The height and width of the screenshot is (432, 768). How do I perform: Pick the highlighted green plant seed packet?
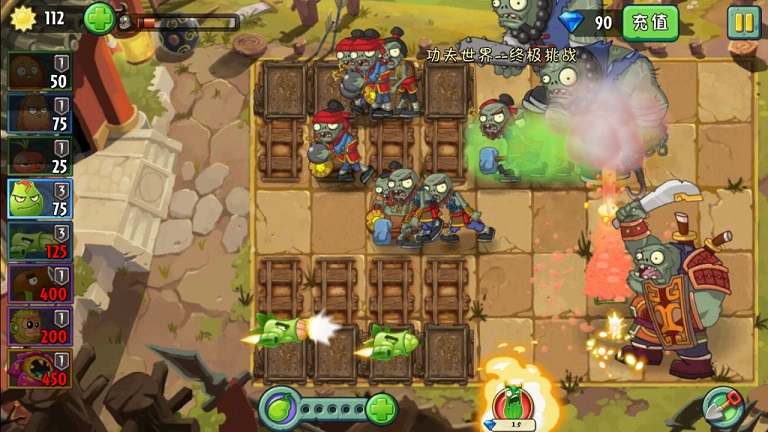(39, 198)
